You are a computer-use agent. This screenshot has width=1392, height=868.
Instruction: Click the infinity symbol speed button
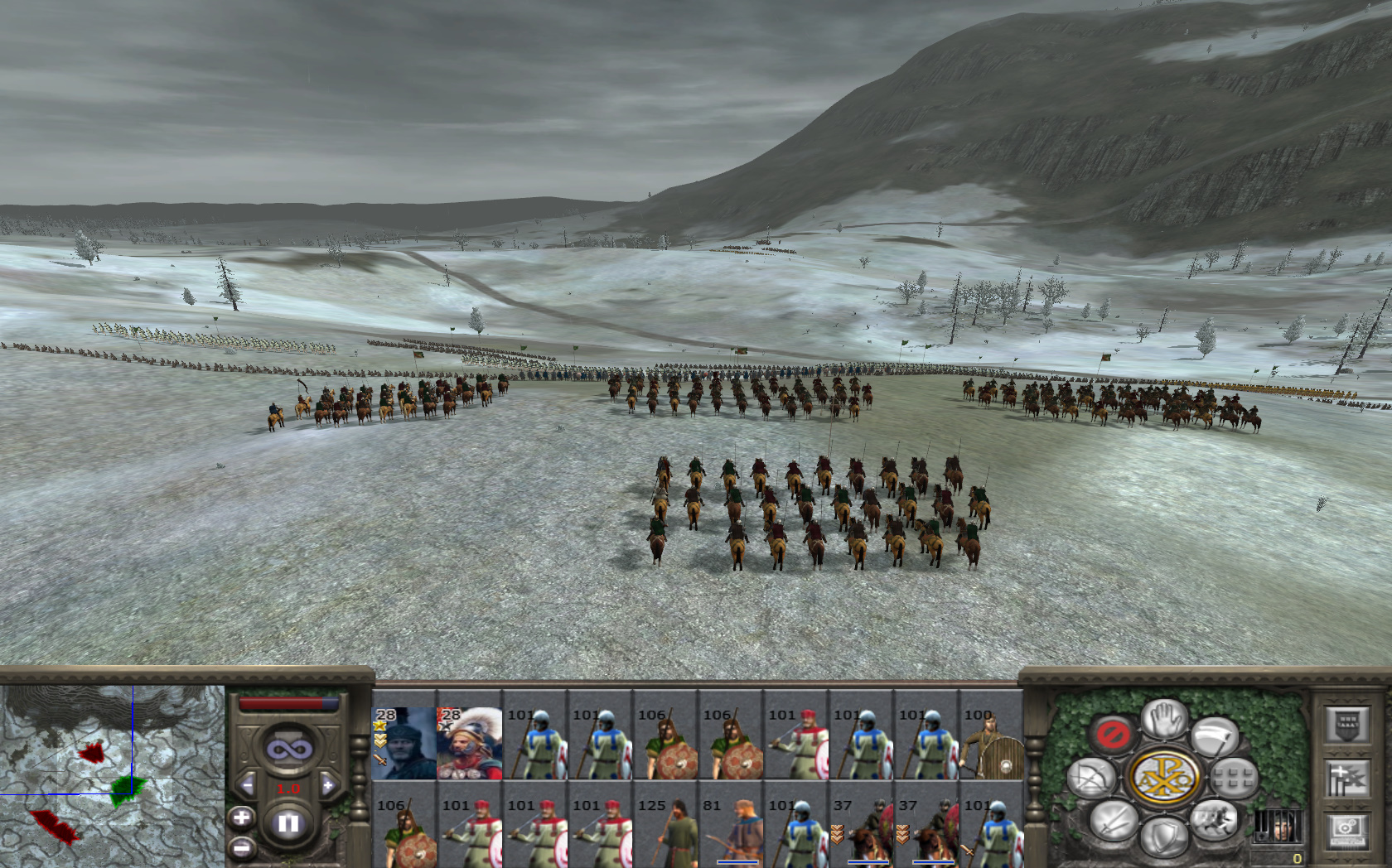pos(288,750)
